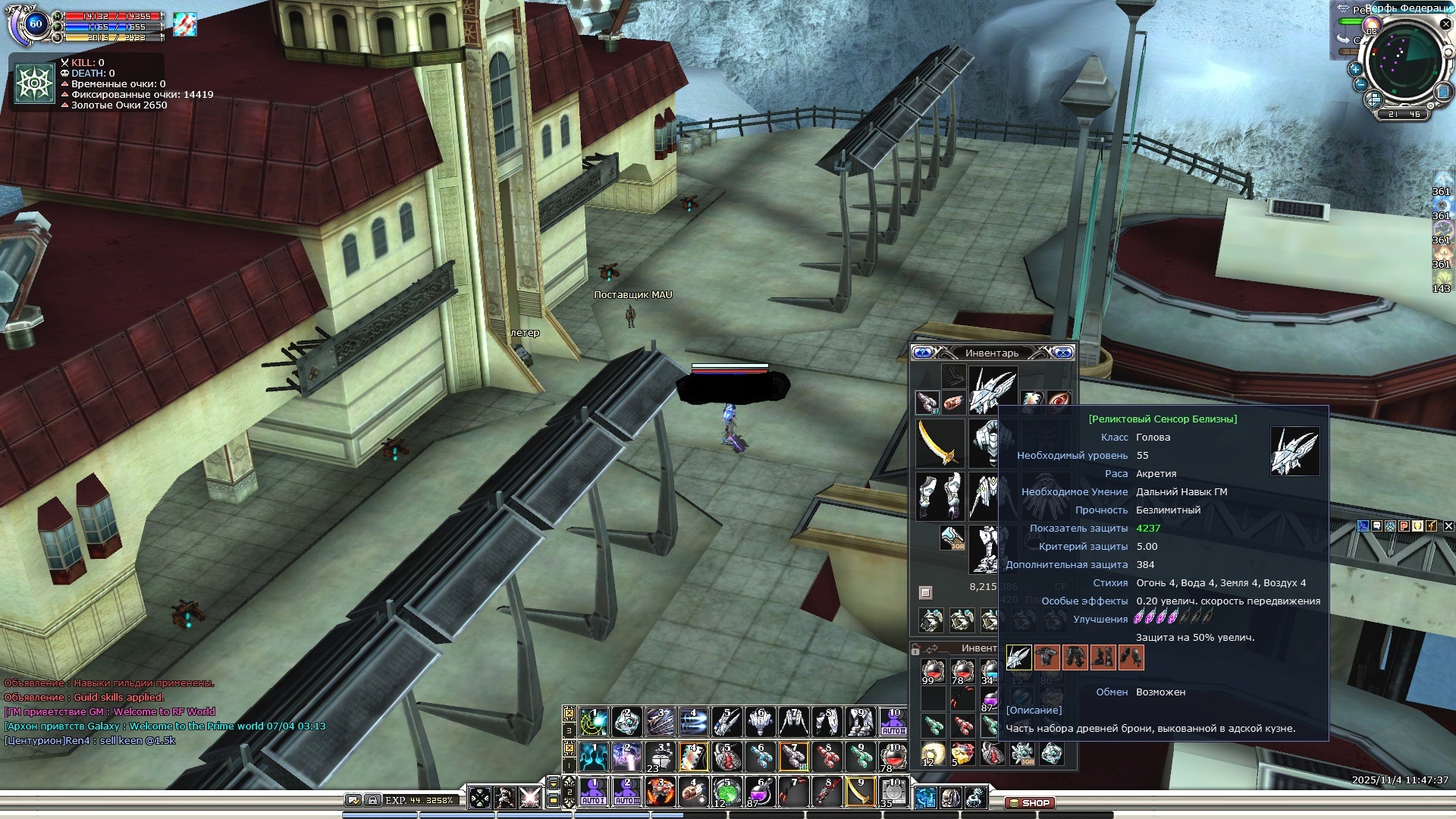This screenshot has height=819, width=1456.
Task: Activate the AUTO II skill slot
Action: pyautogui.click(x=893, y=722)
